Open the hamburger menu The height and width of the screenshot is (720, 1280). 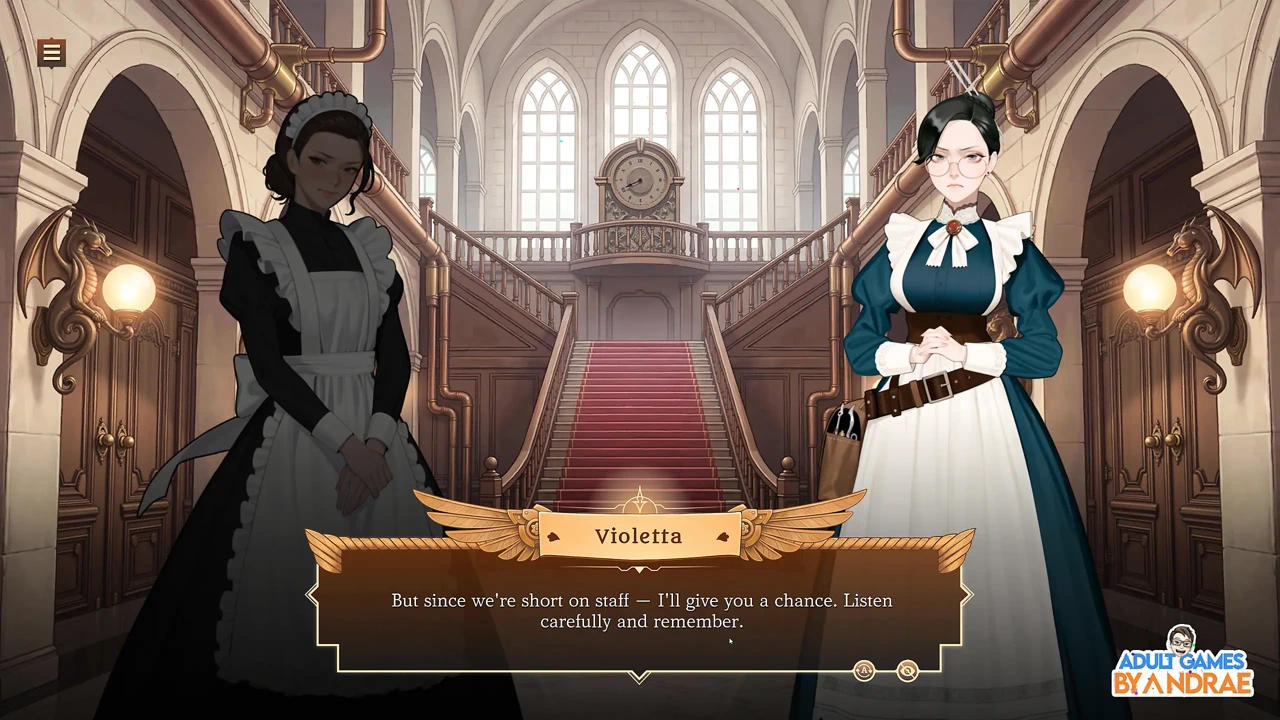[51, 52]
